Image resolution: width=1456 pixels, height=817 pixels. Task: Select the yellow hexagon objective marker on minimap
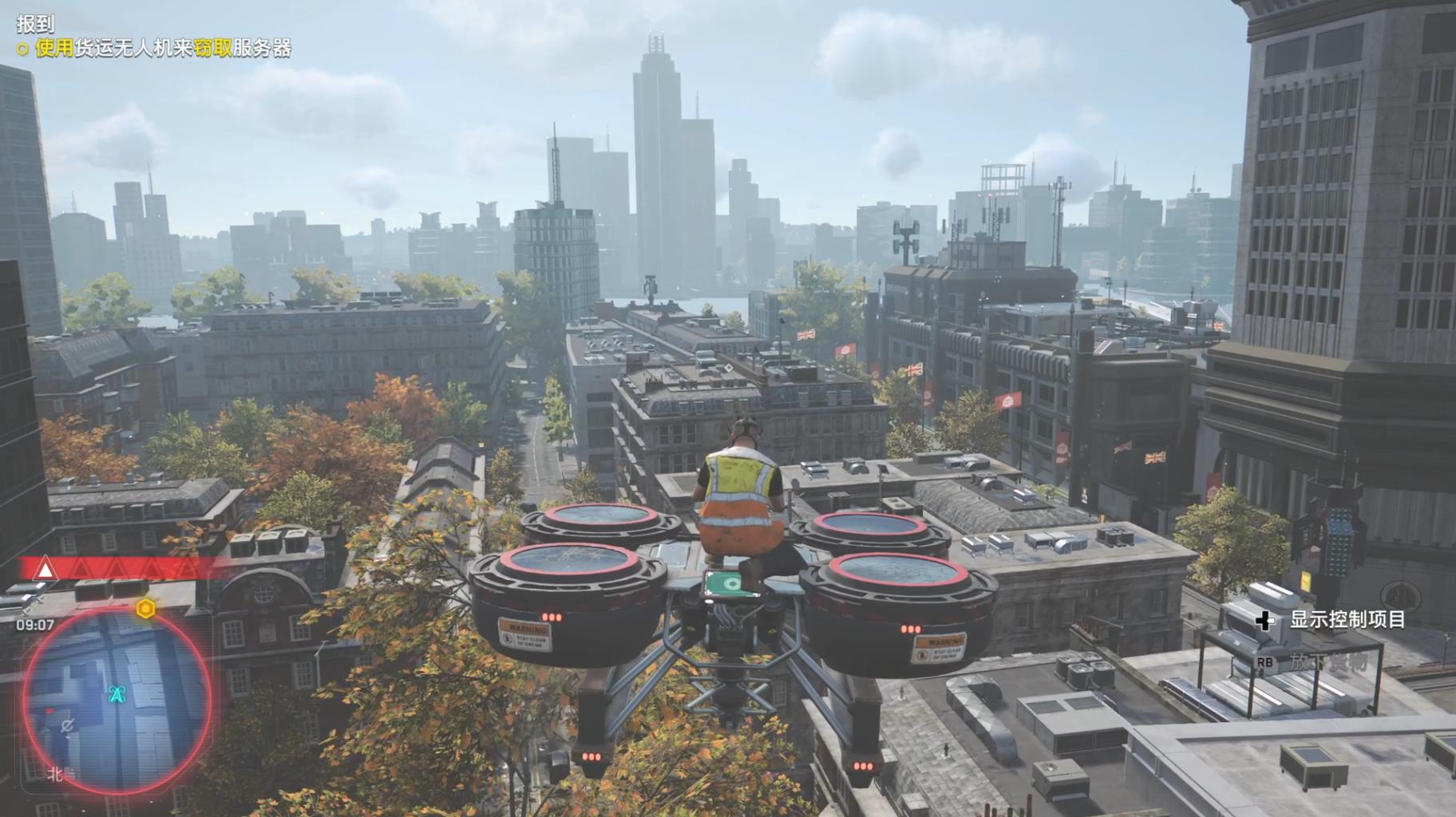[x=145, y=609]
